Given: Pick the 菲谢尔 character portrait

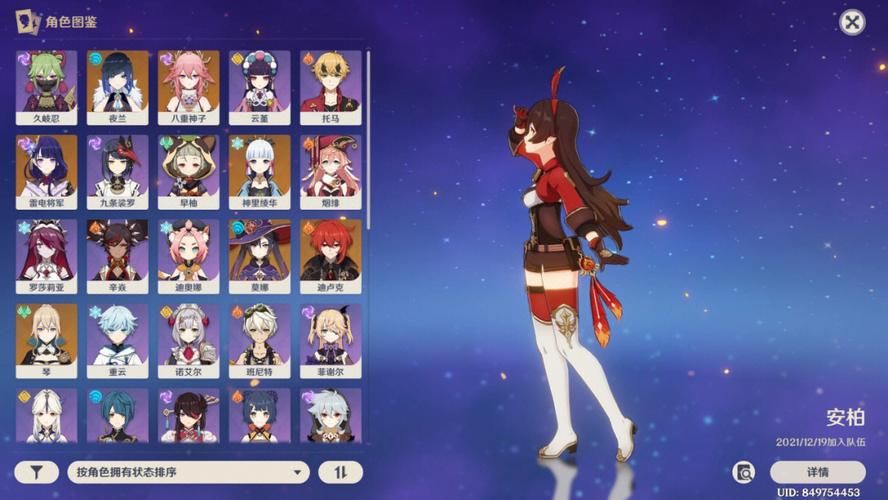Looking at the screenshot, I should pos(330,340).
